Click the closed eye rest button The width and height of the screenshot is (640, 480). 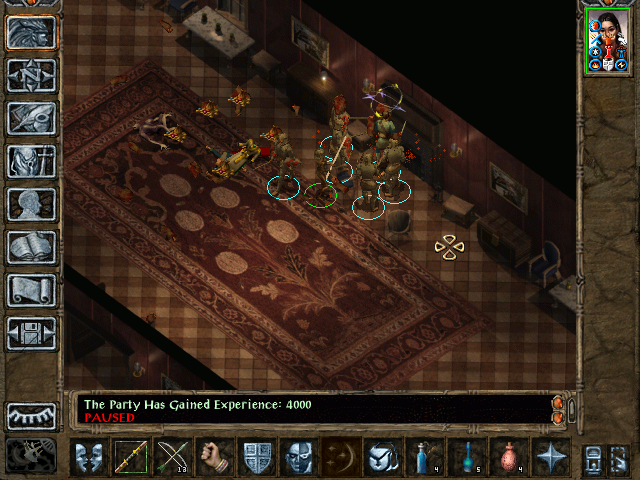click(x=32, y=415)
